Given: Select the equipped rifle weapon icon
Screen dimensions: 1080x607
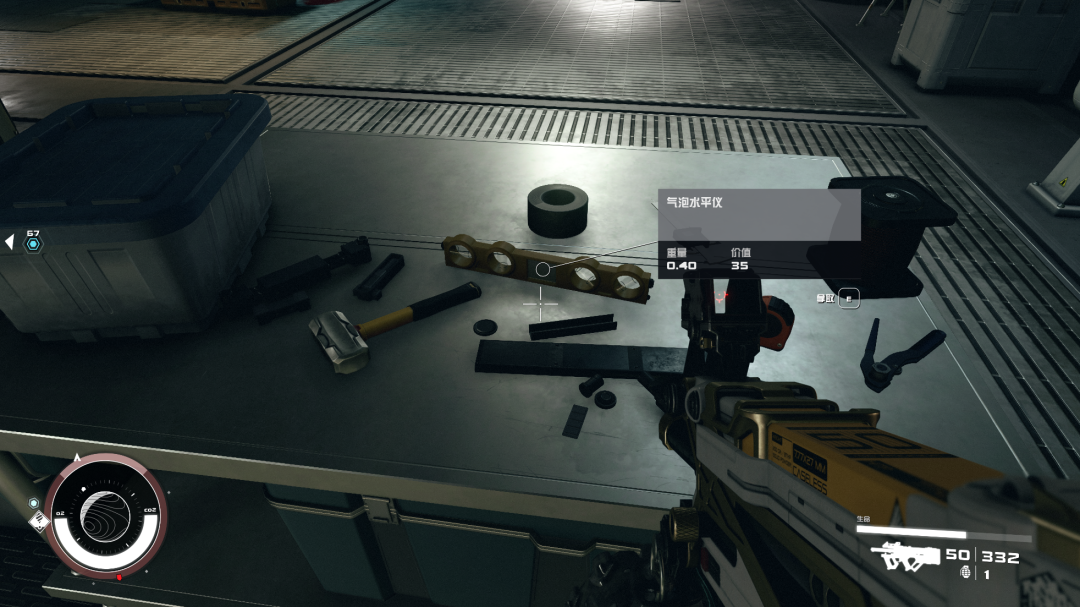Looking at the screenshot, I should [x=905, y=557].
